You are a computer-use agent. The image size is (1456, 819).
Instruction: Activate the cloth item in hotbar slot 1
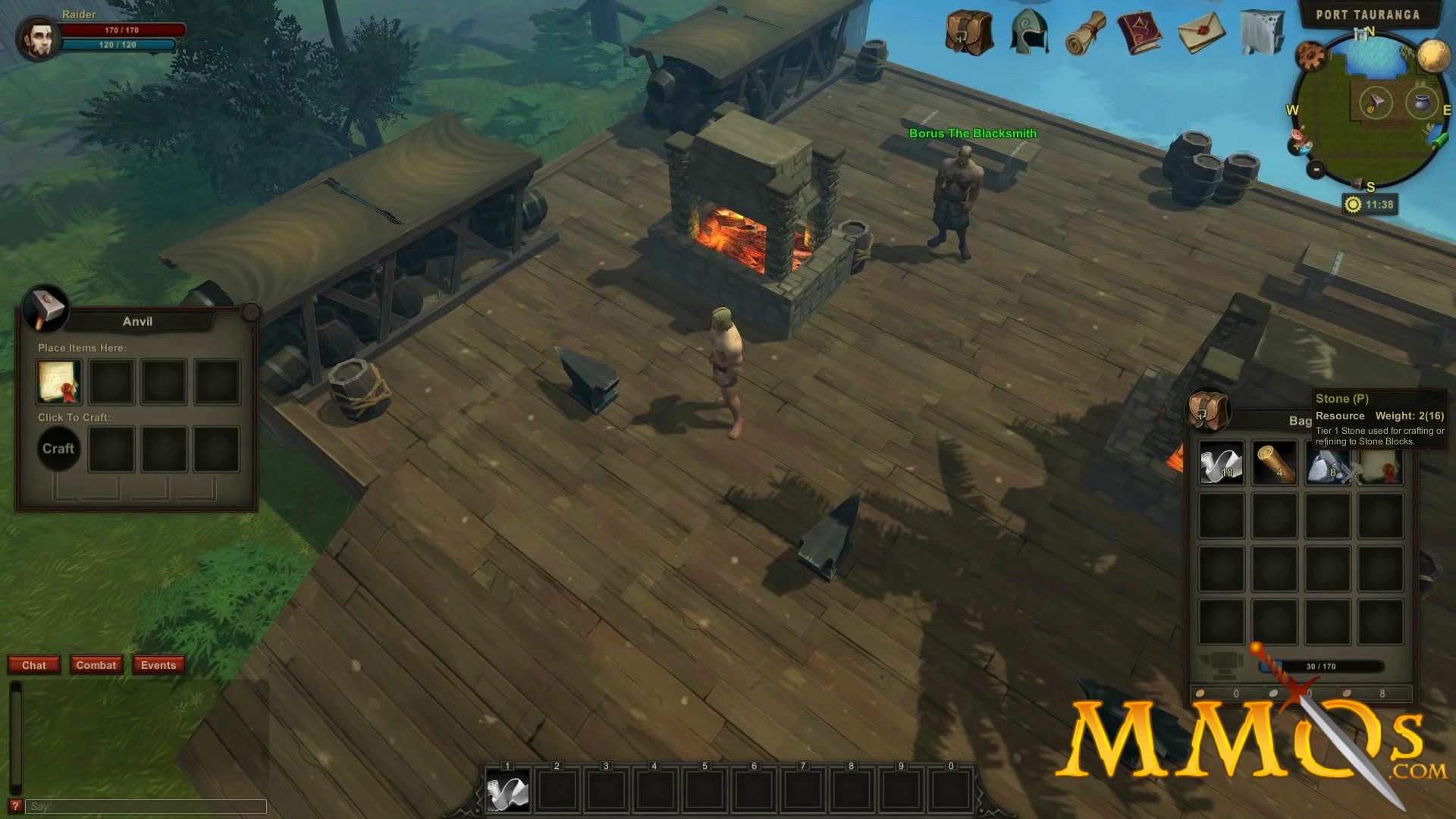pyautogui.click(x=507, y=791)
